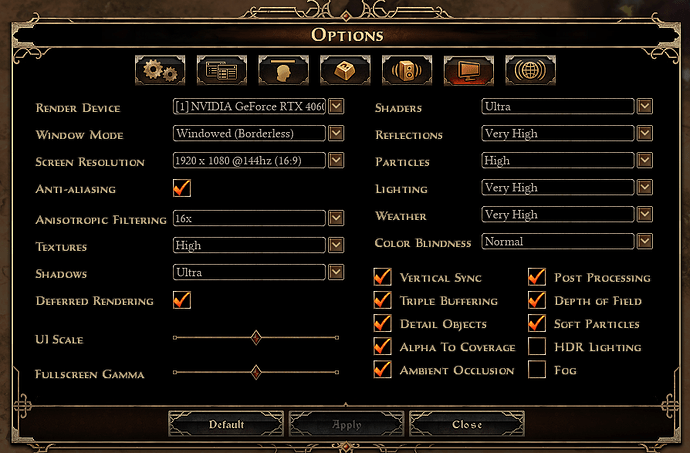Viewport: 690px width, 453px height.
Task: Toggle the Anti-aliasing checkbox
Action: pyautogui.click(x=182, y=188)
